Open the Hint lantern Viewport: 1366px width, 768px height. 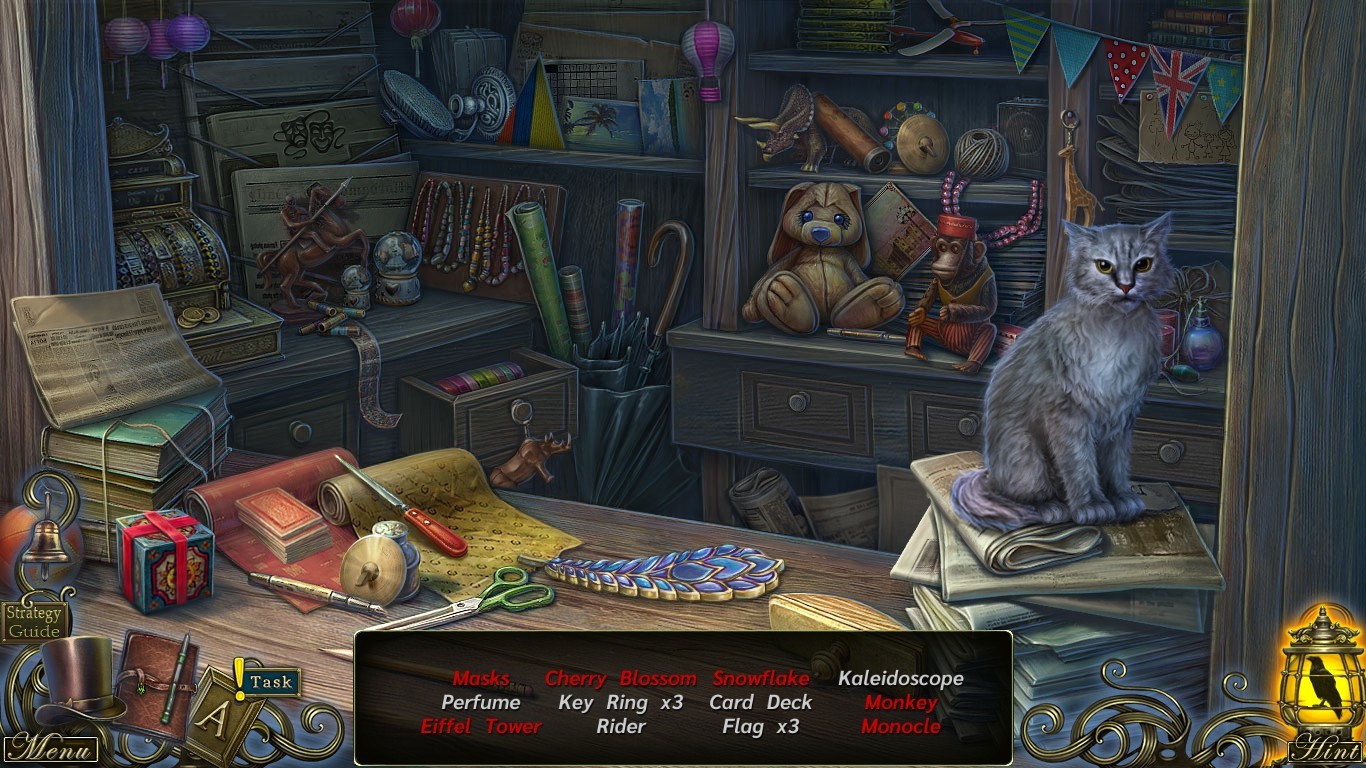coord(1318,690)
